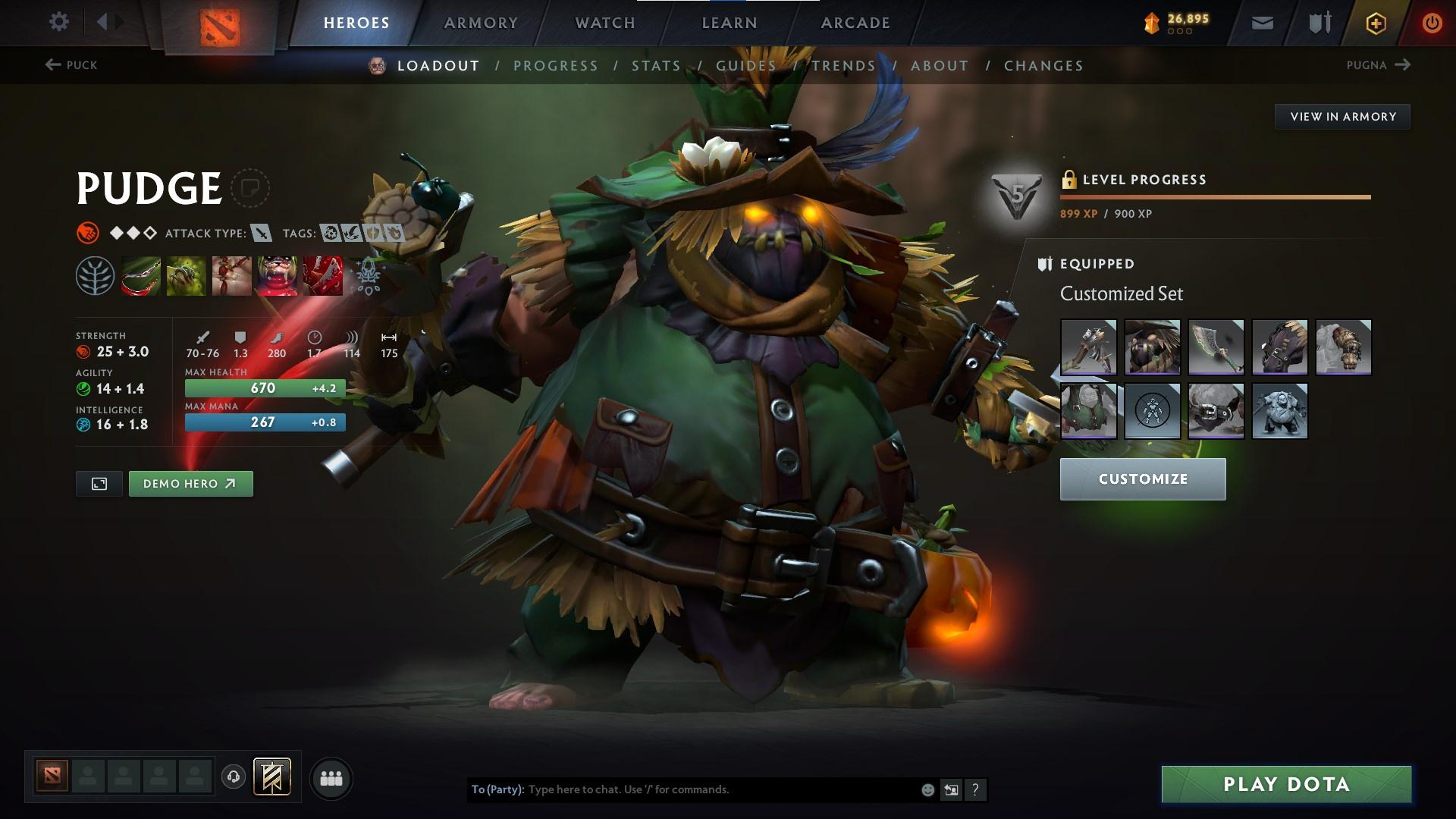The image size is (1456, 819).
Task: Click the Level Progress XP bar
Action: pyautogui.click(x=1213, y=197)
